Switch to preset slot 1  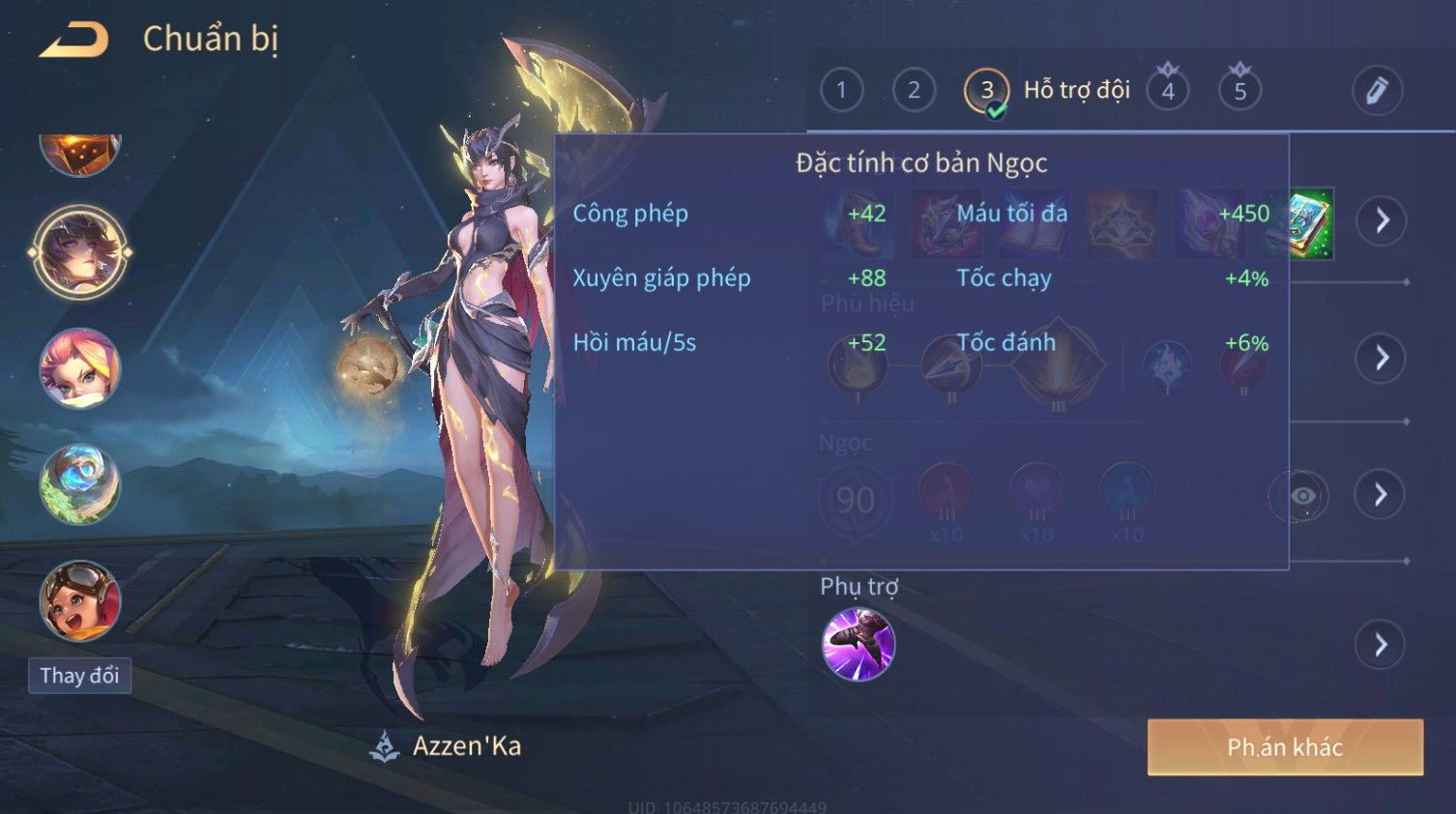[841, 91]
